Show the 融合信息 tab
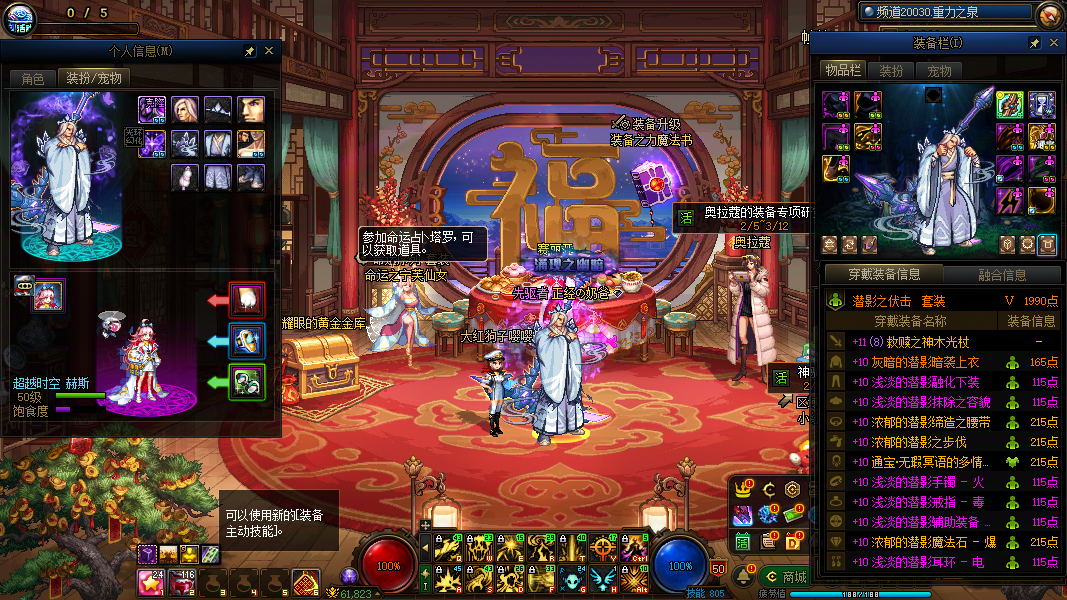 [1001, 275]
